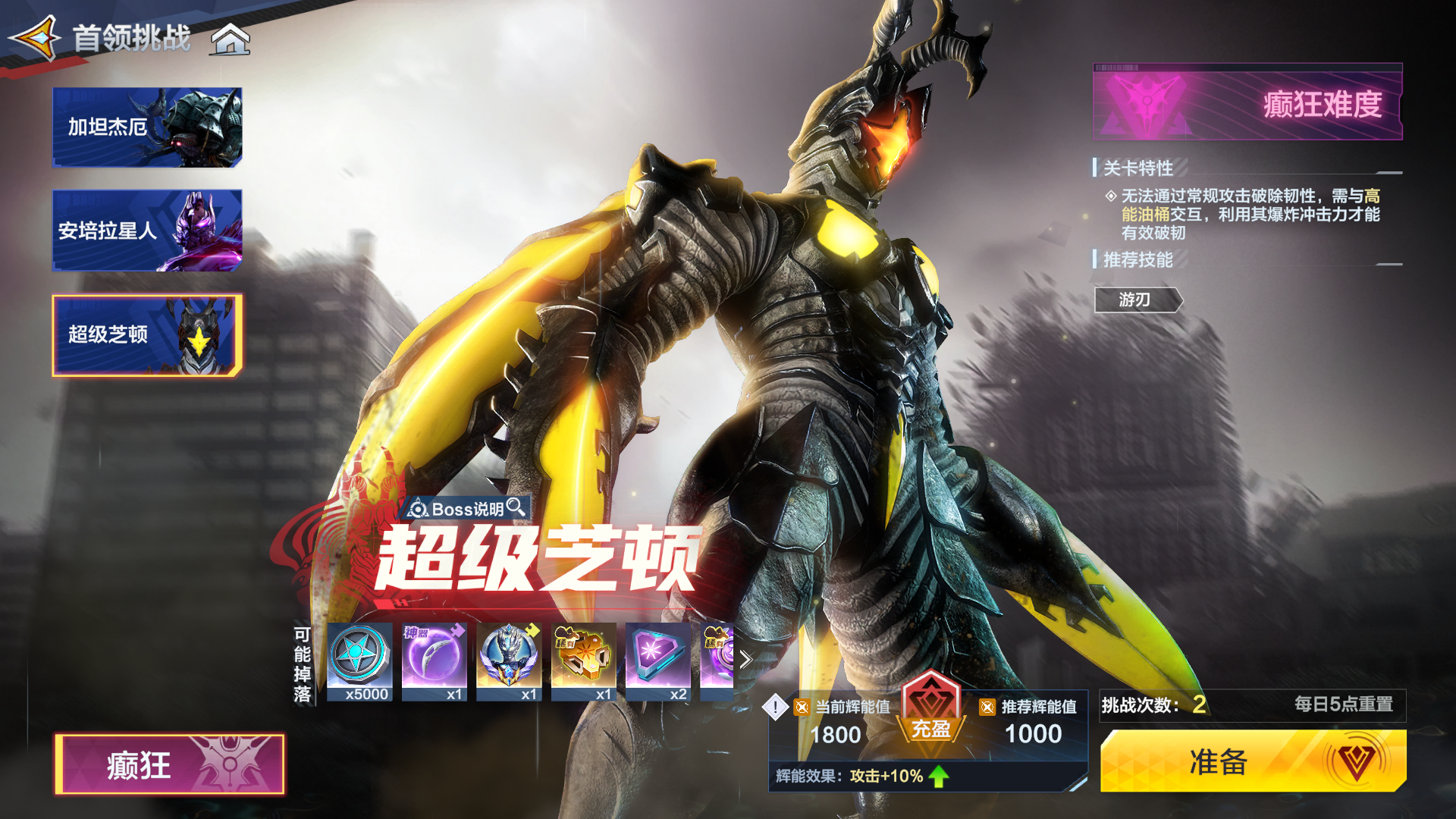This screenshot has height=819, width=1456.
Task: View the golden cube reward item
Action: tap(583, 661)
